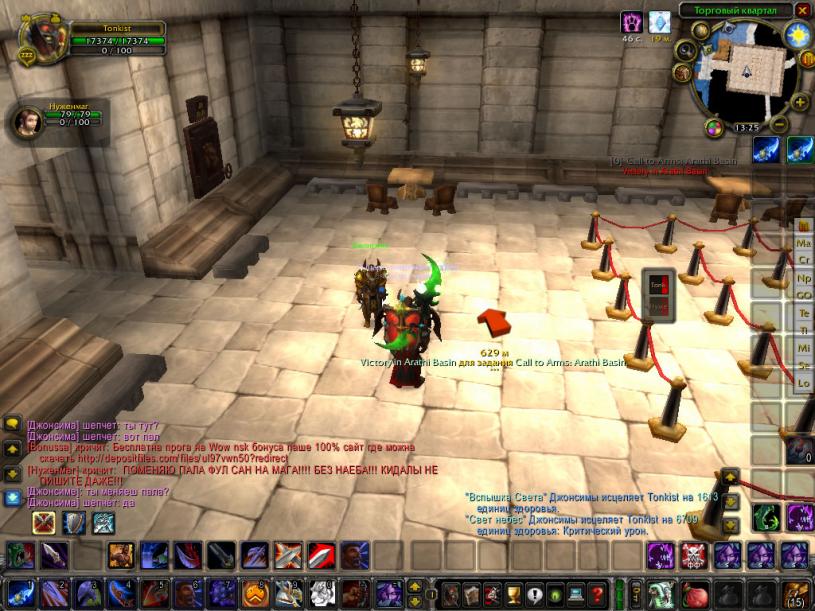The image size is (815, 611).
Task: Open the backpack showing 15 free slots
Action: pyautogui.click(x=797, y=593)
